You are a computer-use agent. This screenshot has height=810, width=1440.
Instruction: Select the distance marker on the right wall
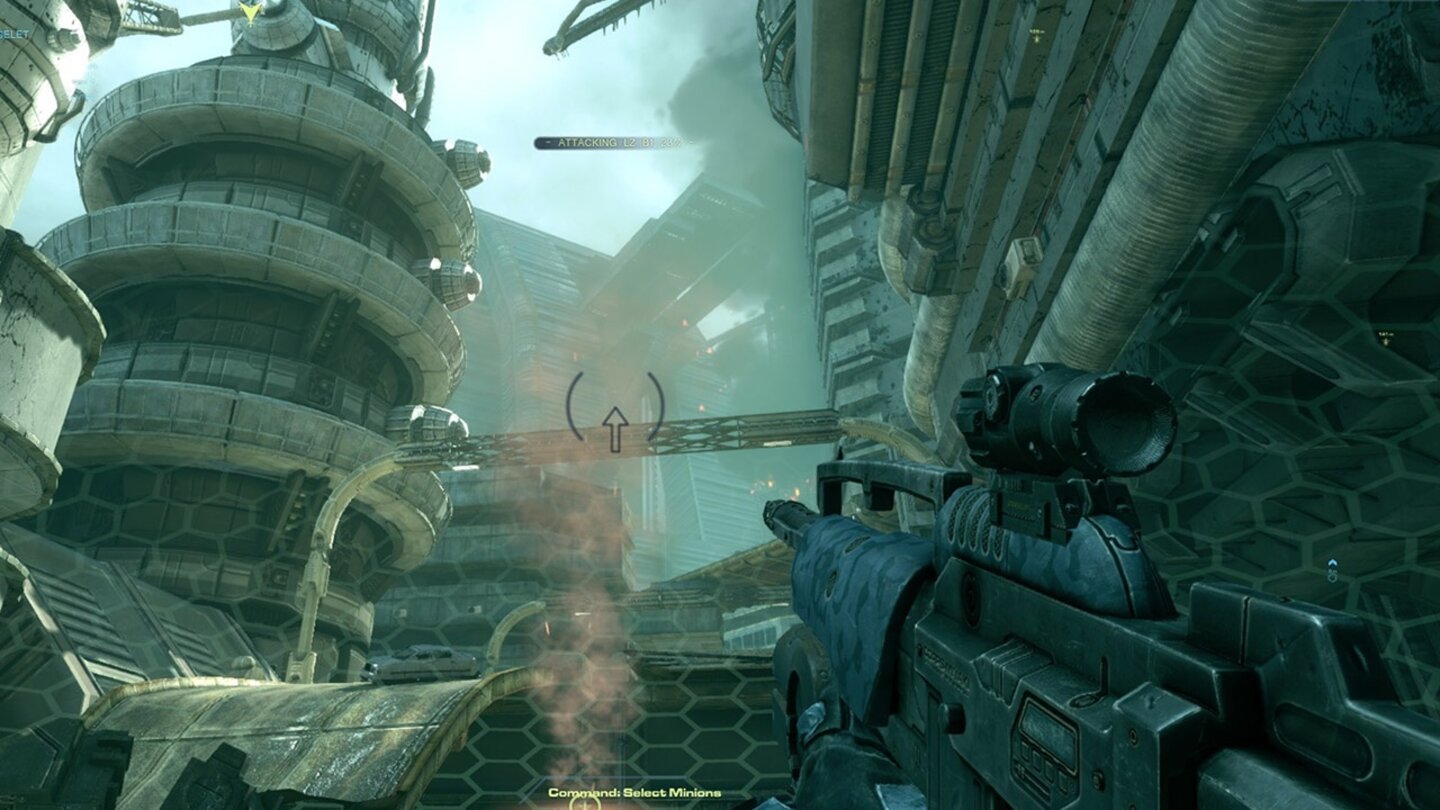pyautogui.click(x=1388, y=338)
